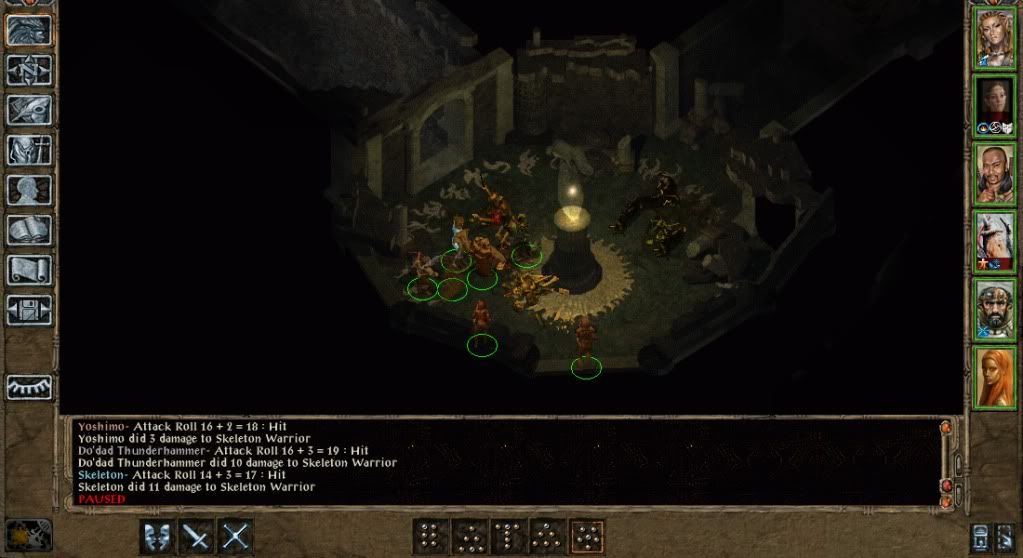Activate the guard shield button
This screenshot has height=558, width=1023.
(x=158, y=537)
